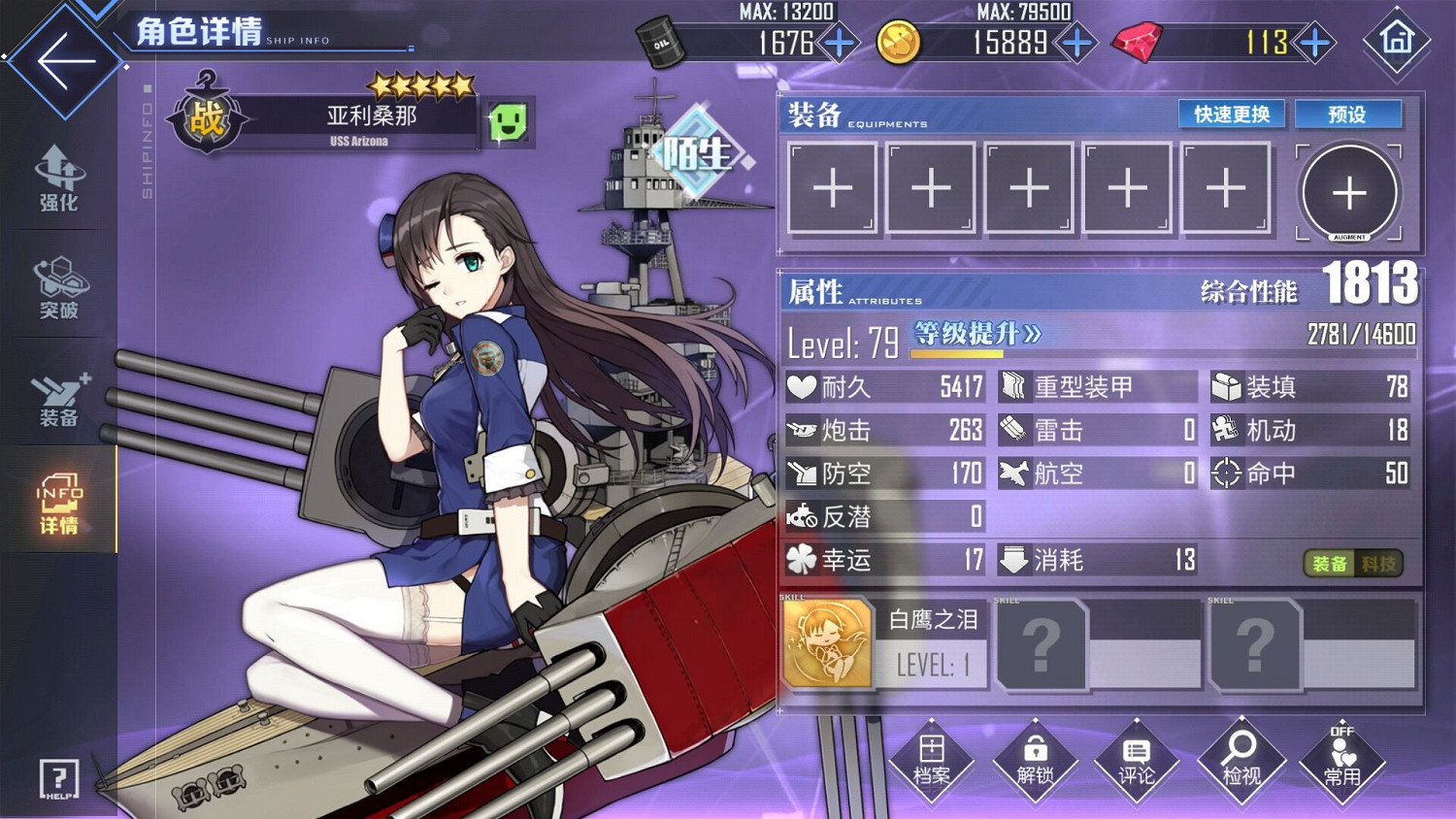
Task: Click the 解锁 unlock icon
Action: 1035,762
